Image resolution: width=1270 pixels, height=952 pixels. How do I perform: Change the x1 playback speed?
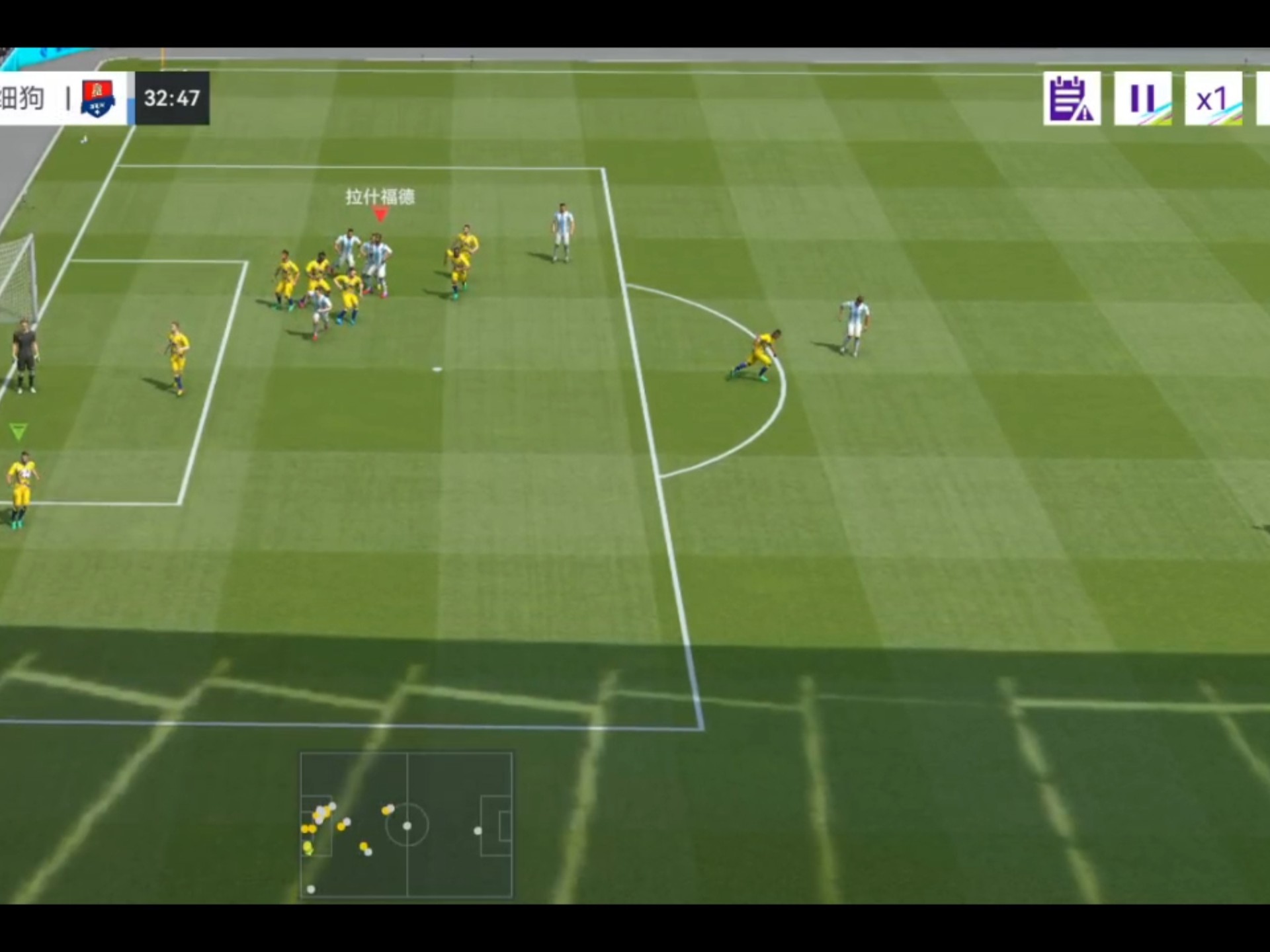1212,99
